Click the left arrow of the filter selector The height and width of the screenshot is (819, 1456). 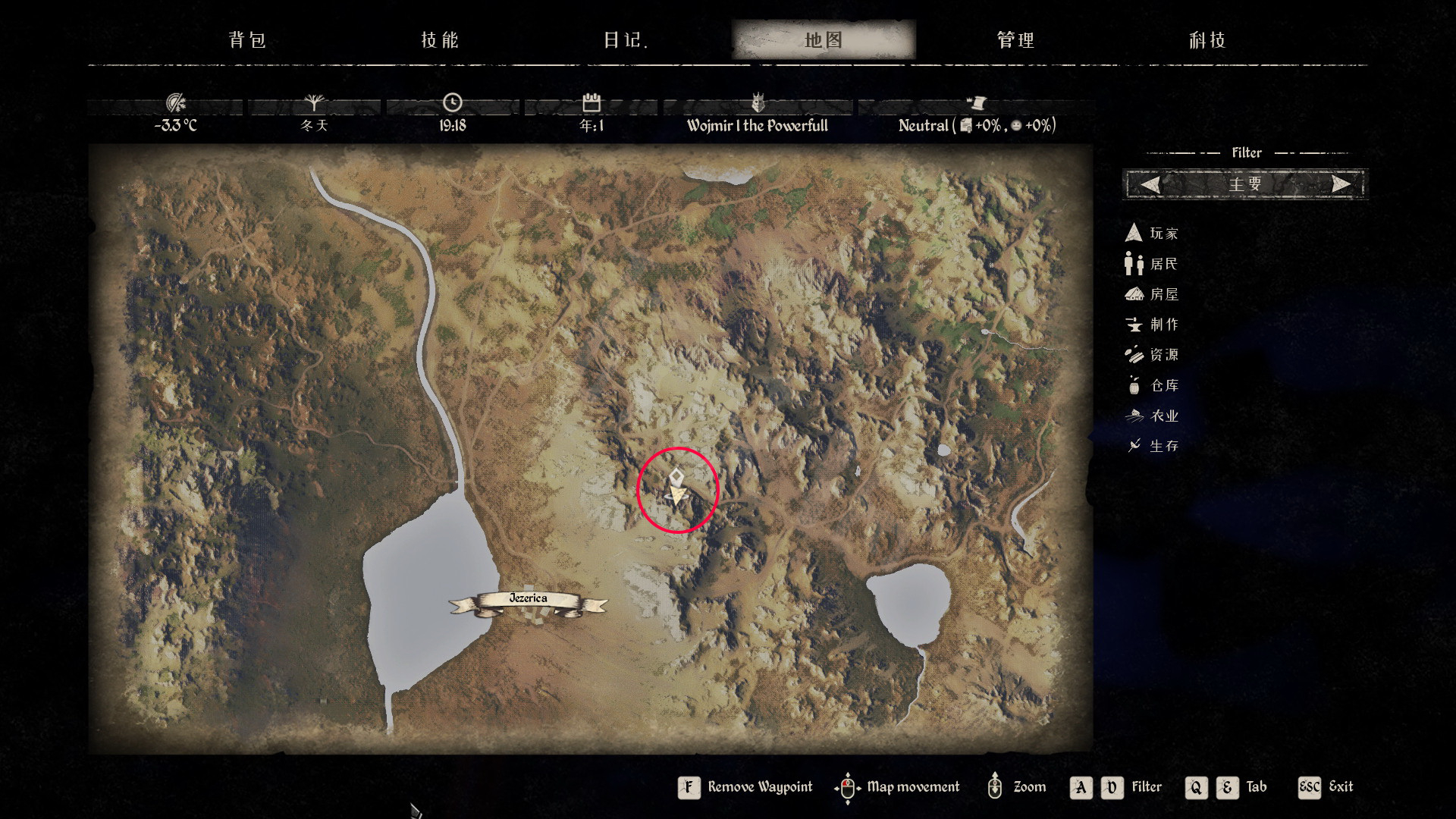pyautogui.click(x=1150, y=184)
